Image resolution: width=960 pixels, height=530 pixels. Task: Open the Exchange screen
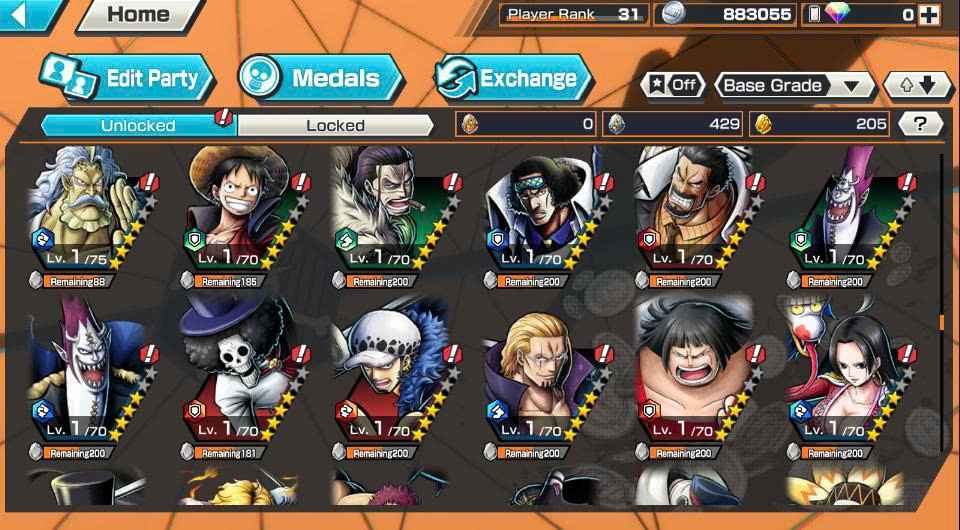(x=513, y=78)
